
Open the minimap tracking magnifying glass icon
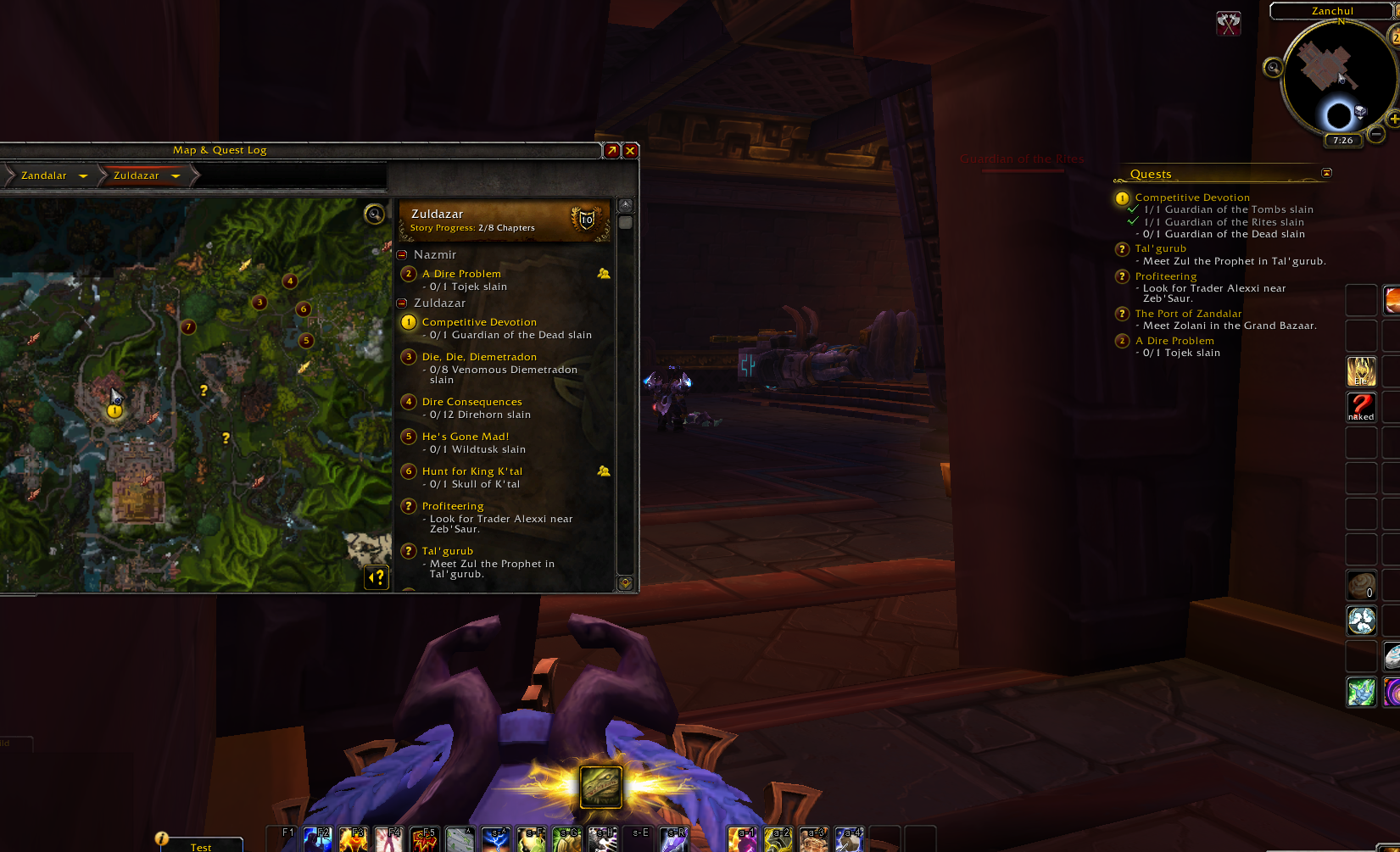point(1272,68)
